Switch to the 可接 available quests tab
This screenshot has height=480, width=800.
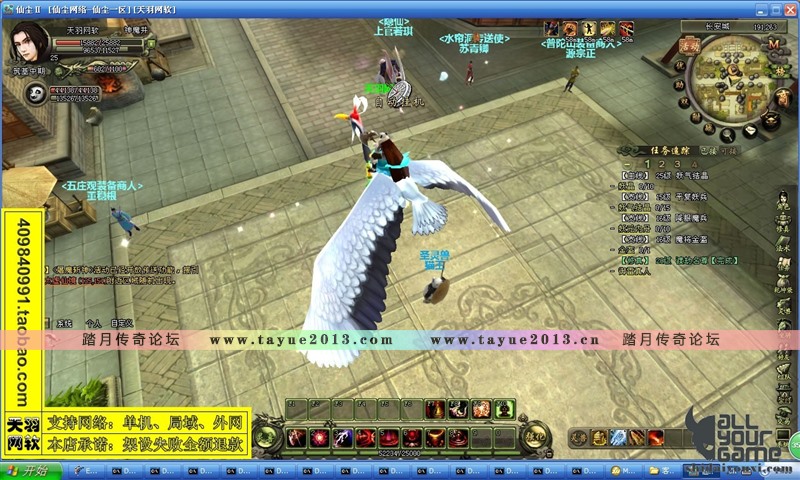tap(727, 150)
